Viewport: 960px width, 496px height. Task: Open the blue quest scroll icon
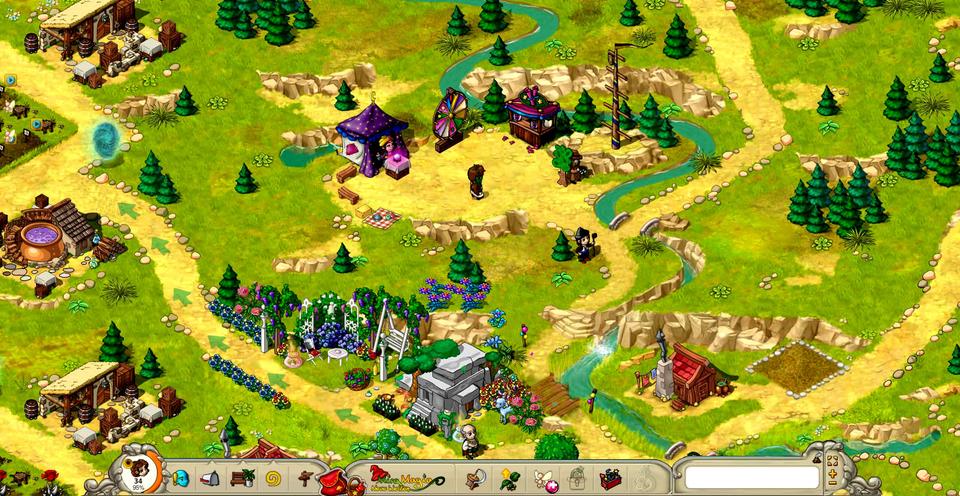coord(182,478)
